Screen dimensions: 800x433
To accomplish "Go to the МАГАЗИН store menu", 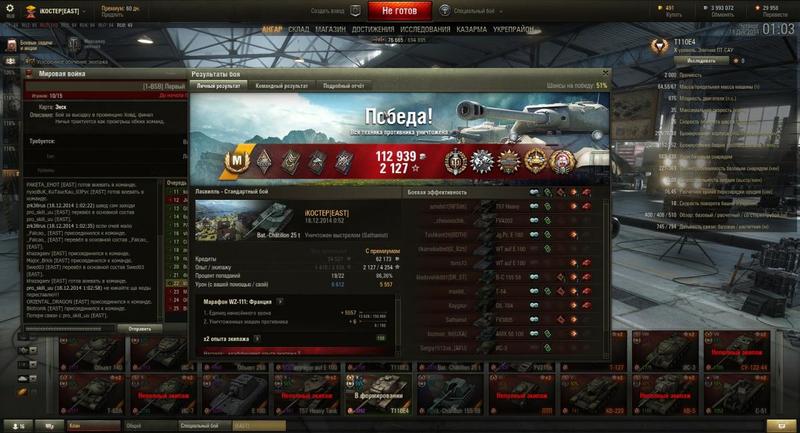I will [x=330, y=30].
